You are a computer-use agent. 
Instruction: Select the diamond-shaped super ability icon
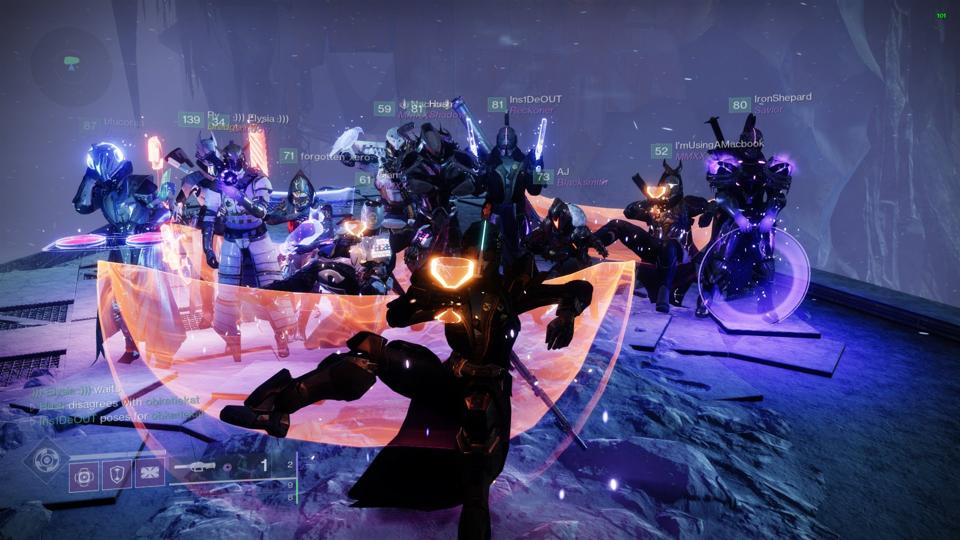[x=45, y=459]
